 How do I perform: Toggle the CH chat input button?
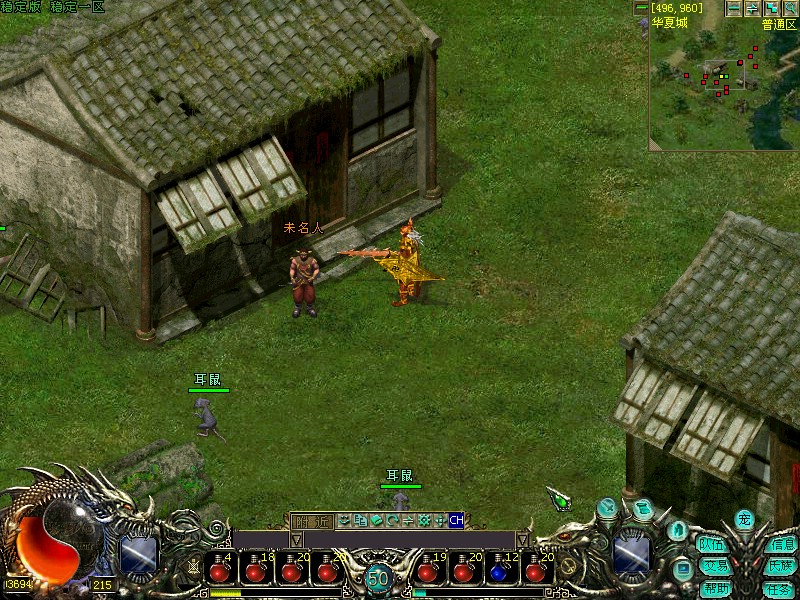[456, 520]
